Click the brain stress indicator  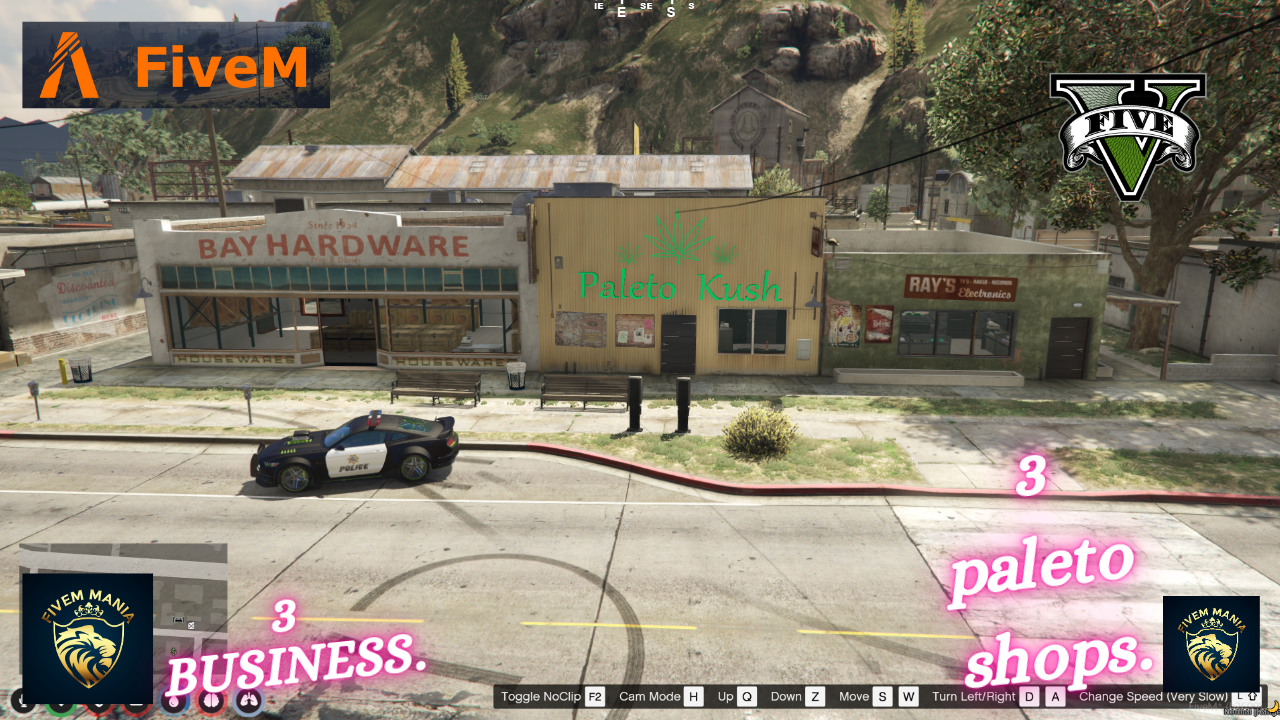[x=209, y=703]
